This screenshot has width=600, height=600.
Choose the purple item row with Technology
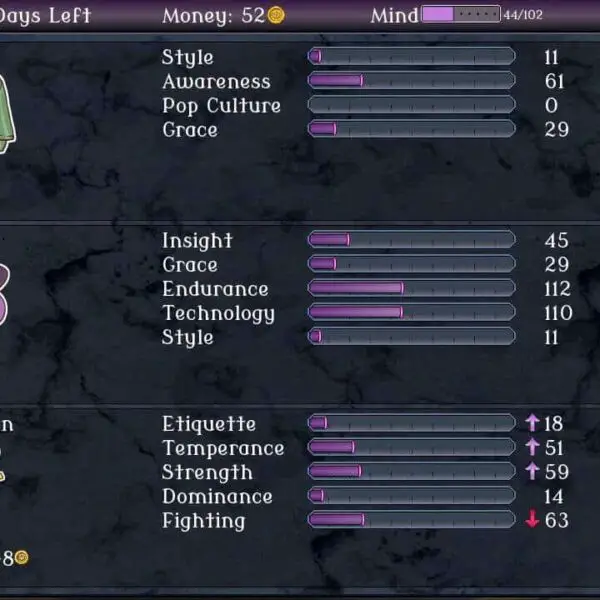(x=300, y=289)
